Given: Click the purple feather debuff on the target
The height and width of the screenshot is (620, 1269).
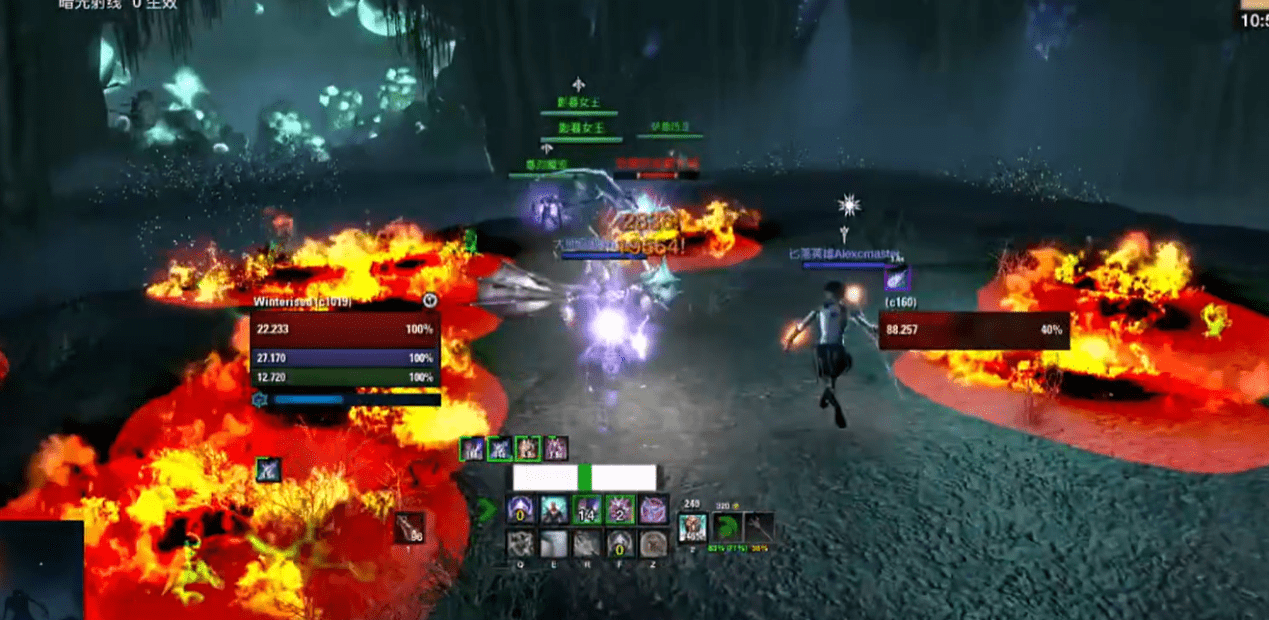Looking at the screenshot, I should pos(896,280).
